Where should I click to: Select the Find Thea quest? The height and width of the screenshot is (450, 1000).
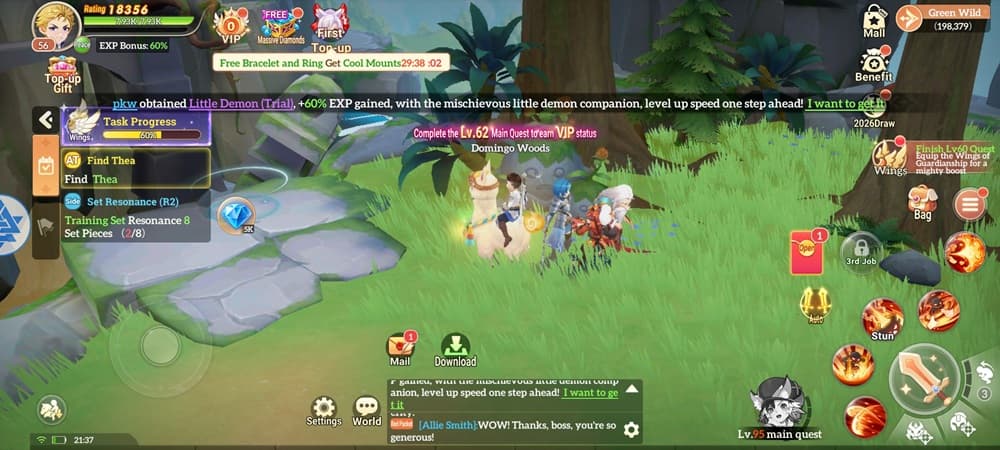[122, 169]
